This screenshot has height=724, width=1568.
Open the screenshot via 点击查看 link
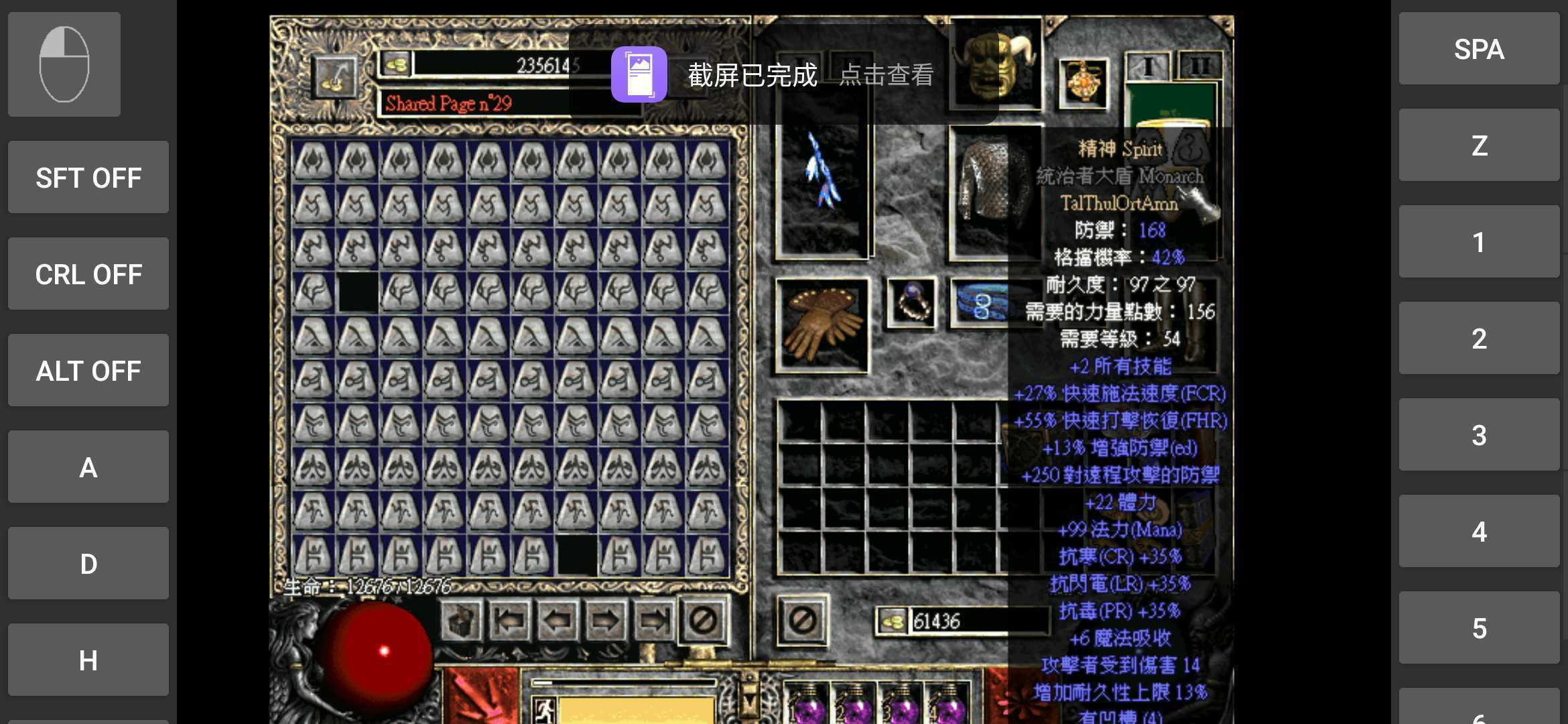click(x=886, y=76)
